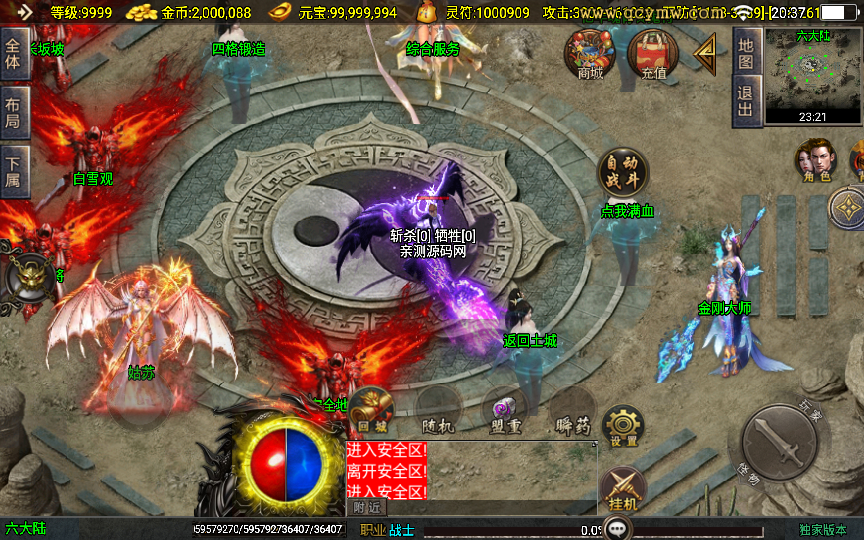
Task: Toggle 挂机 idle mode
Action: pyautogui.click(x=622, y=490)
